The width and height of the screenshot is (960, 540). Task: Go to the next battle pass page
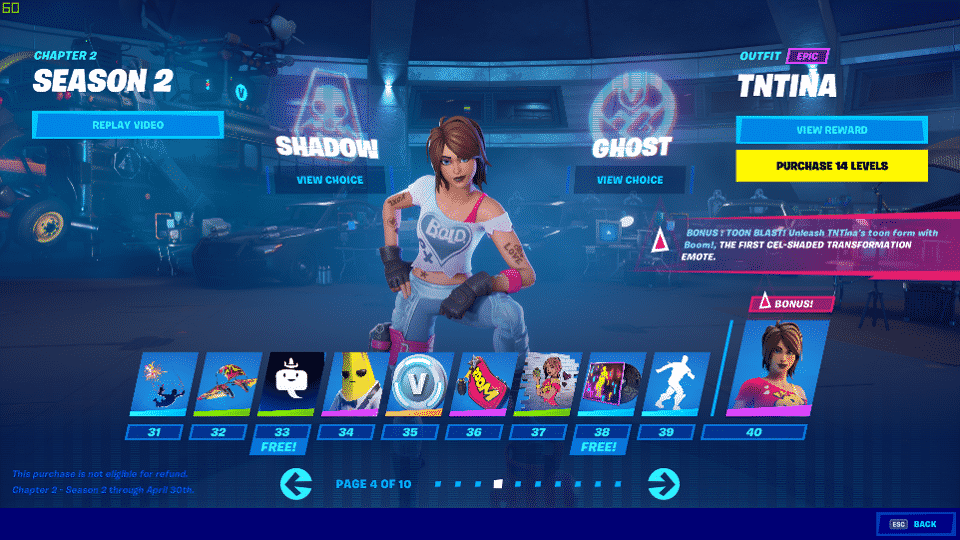[663, 484]
